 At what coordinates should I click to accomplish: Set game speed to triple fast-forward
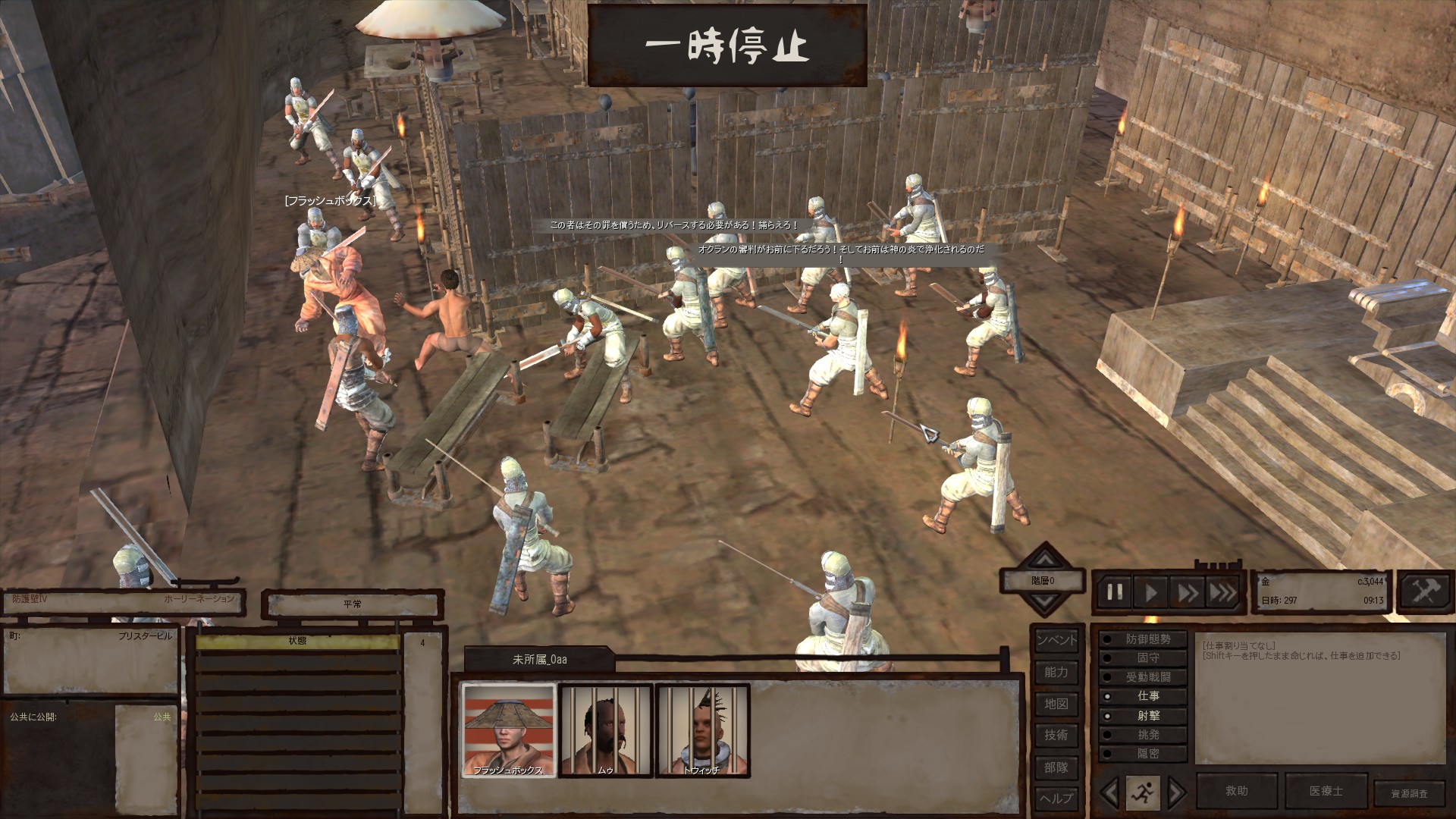tap(1222, 592)
